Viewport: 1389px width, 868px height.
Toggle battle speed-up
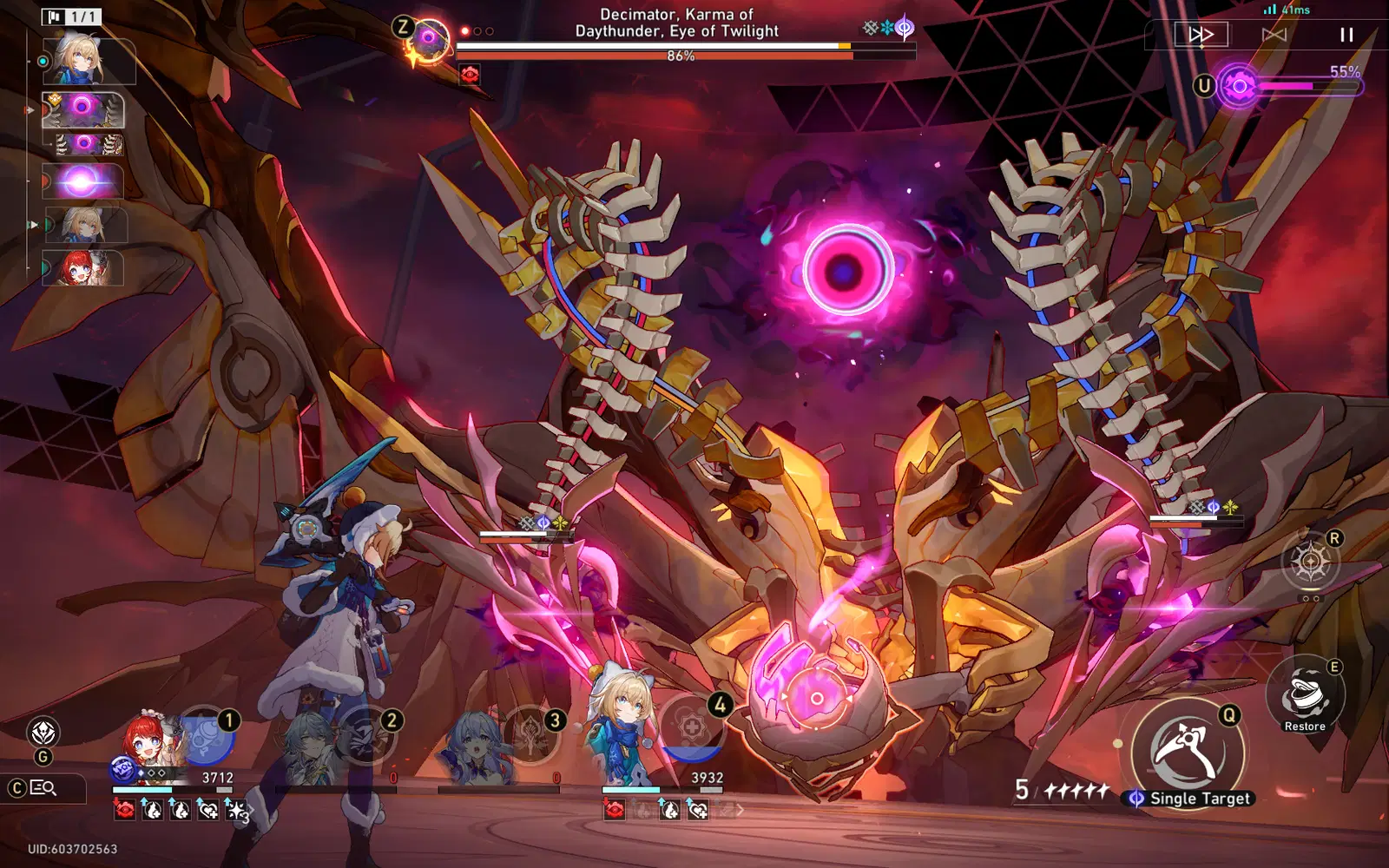pos(1201,35)
